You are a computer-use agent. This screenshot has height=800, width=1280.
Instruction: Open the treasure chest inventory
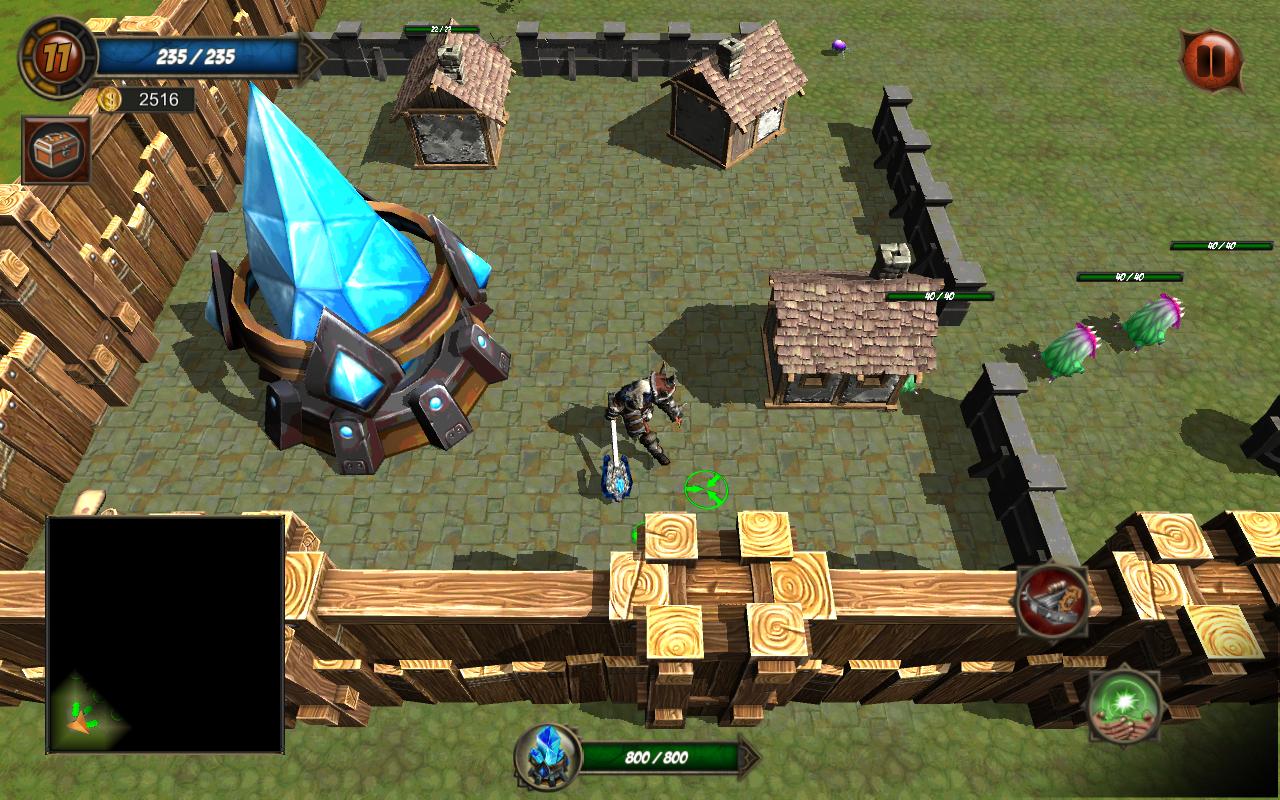pos(57,150)
